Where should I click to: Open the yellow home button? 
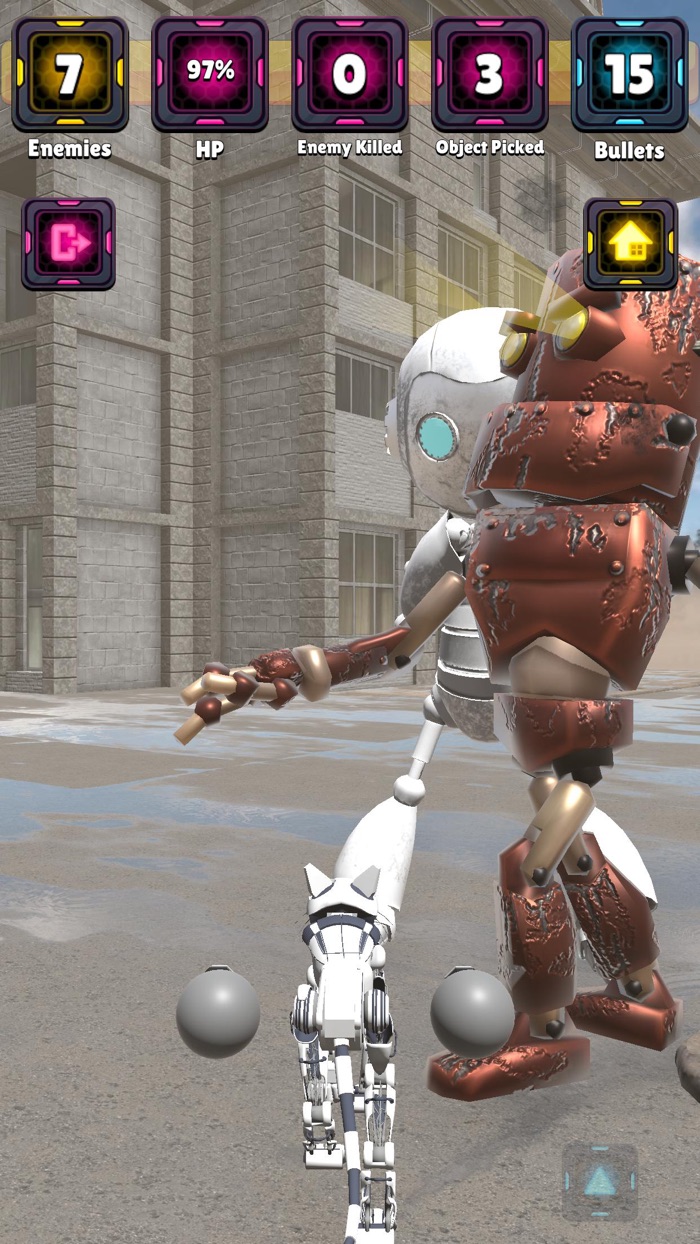630,244
